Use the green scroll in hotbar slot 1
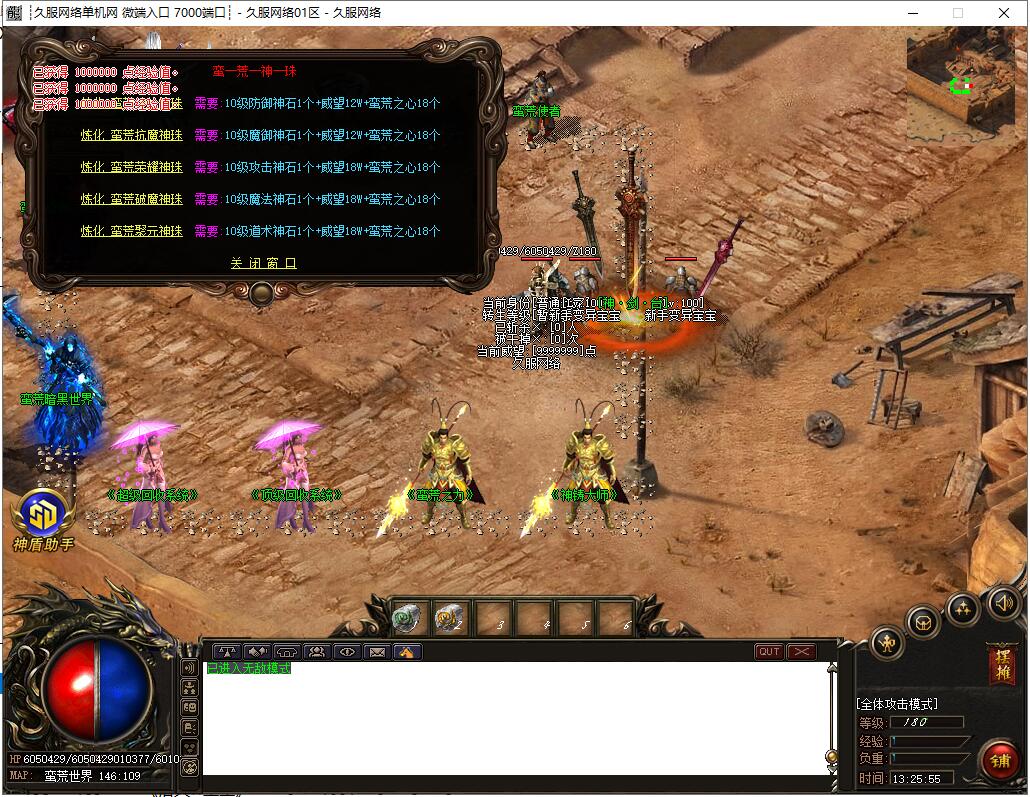 (409, 619)
